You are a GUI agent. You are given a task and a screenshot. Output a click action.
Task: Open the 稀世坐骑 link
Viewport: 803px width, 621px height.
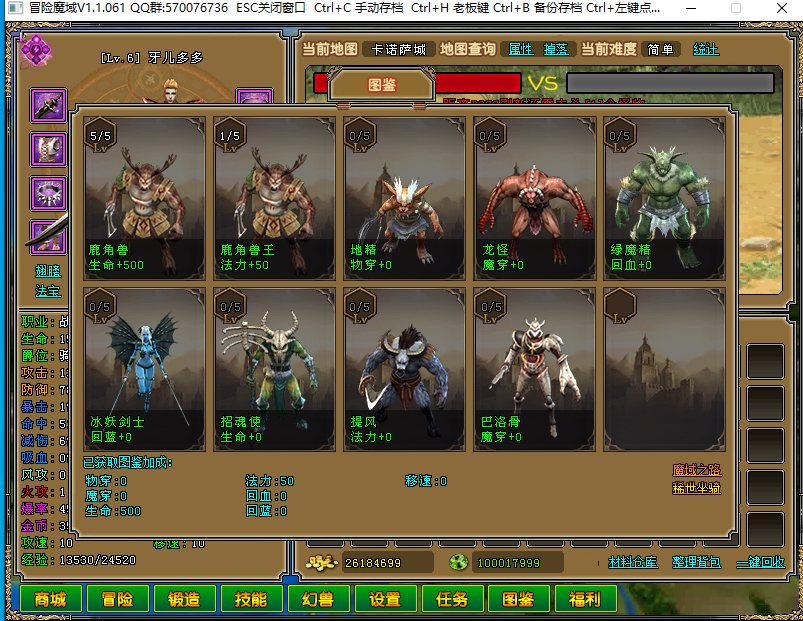coord(697,488)
